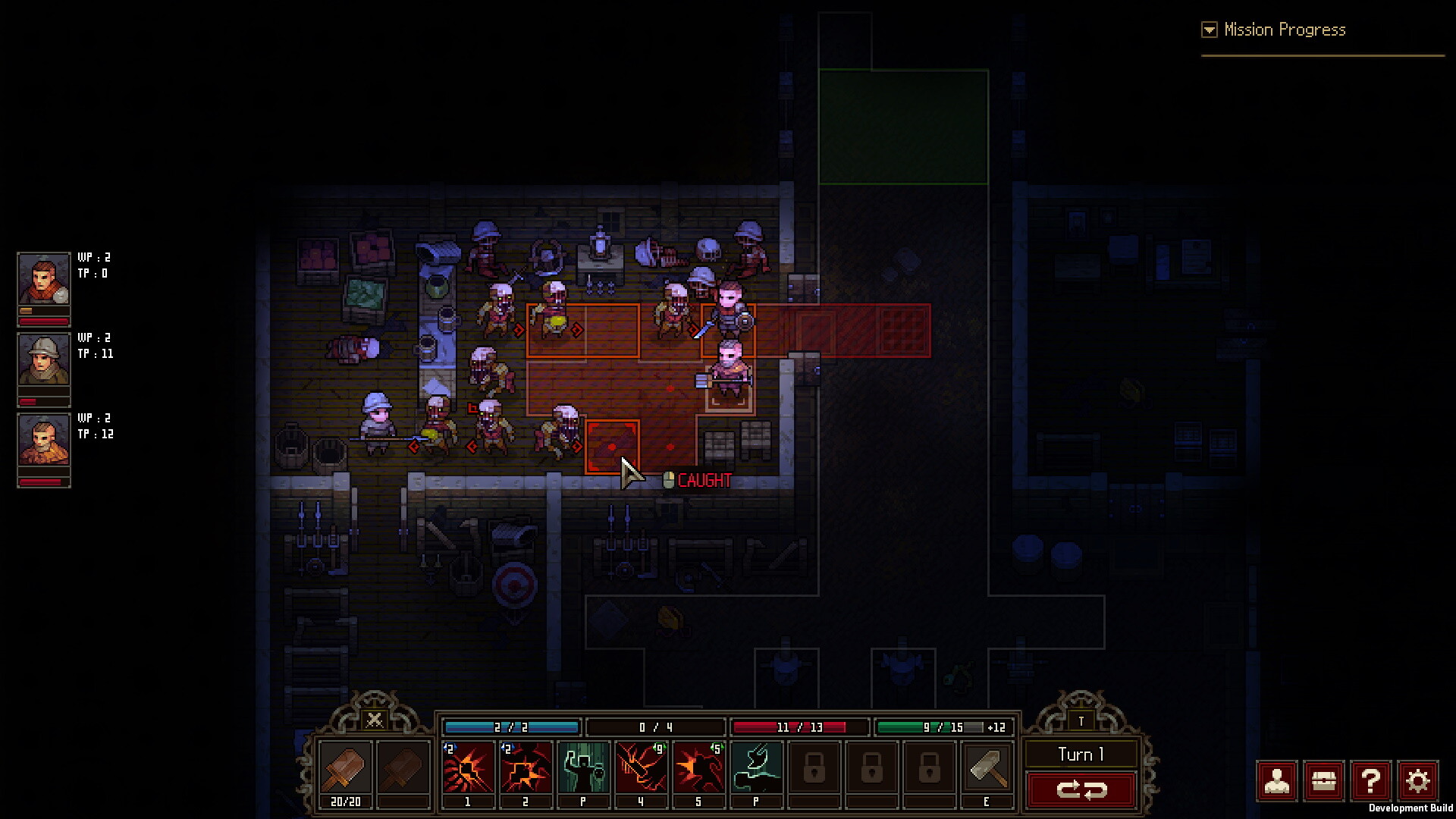This screenshot has height=819, width=1456.
Task: Activate the attack ability in hotbar slot 2
Action: (526, 768)
